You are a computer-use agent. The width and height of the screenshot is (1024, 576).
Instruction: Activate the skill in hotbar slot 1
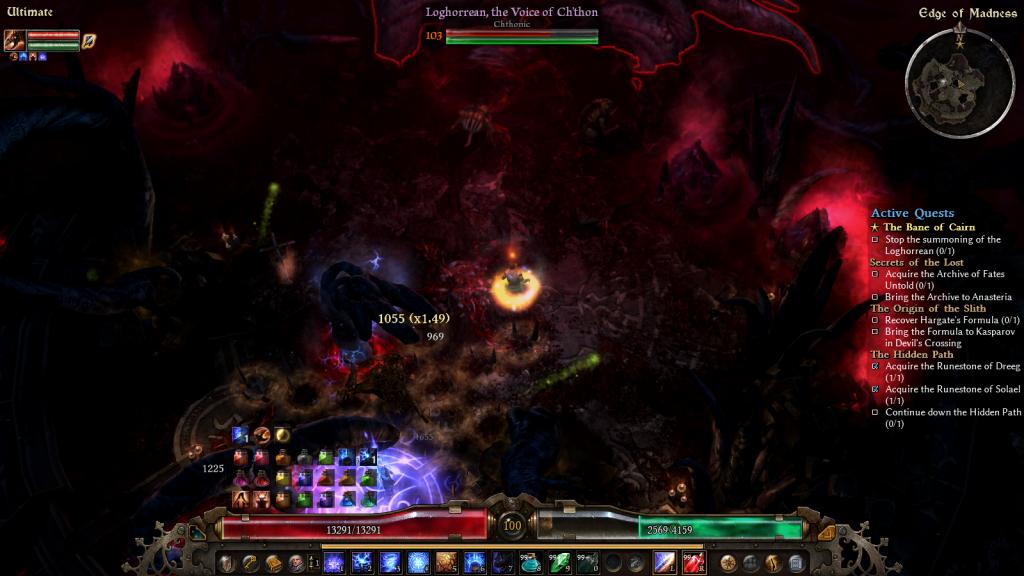(x=334, y=563)
